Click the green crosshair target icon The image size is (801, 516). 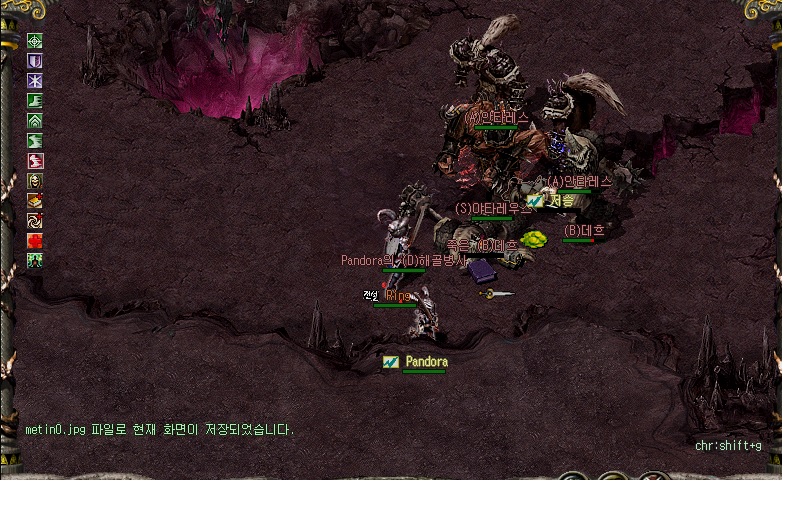click(x=35, y=42)
